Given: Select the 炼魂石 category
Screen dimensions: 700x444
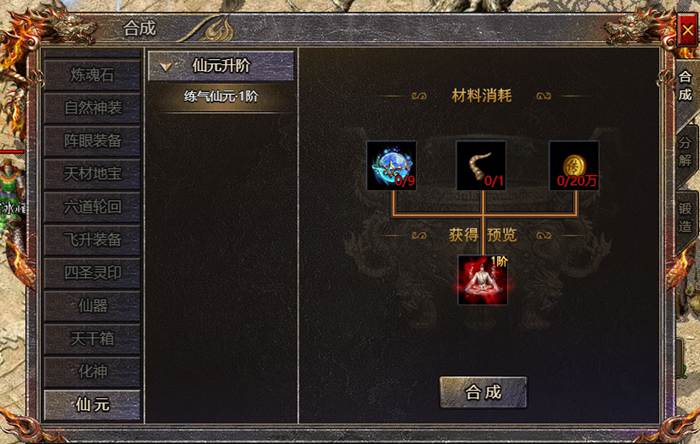Looking at the screenshot, I should pyautogui.click(x=93, y=74).
